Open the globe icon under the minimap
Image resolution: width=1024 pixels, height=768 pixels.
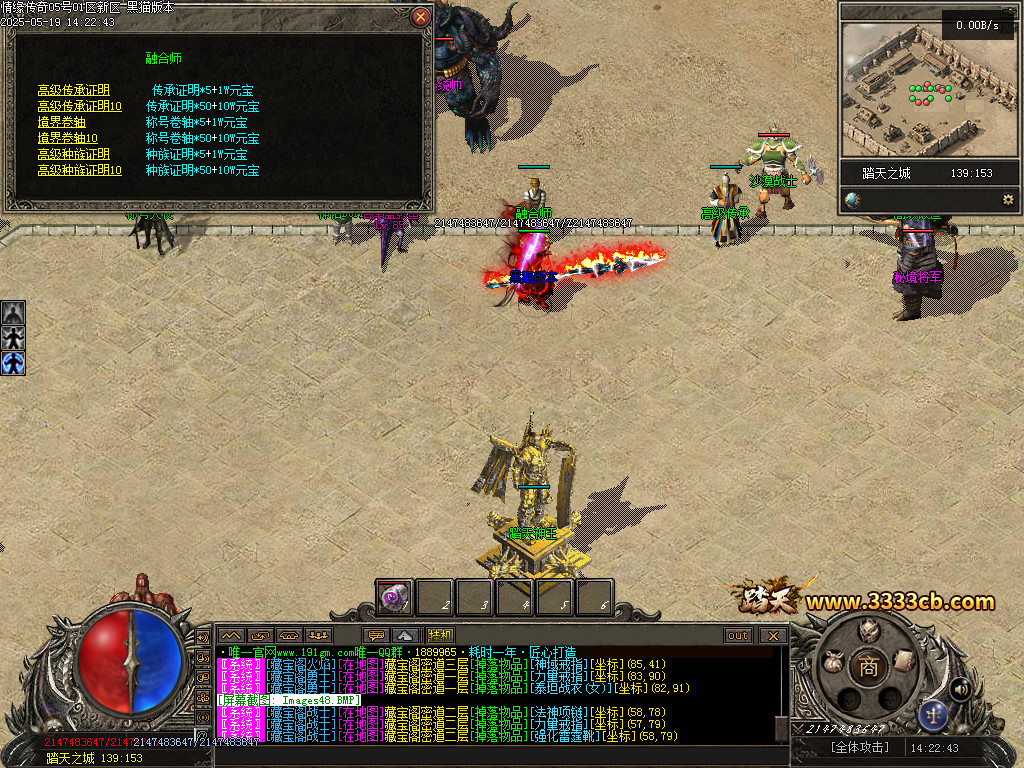click(x=852, y=200)
